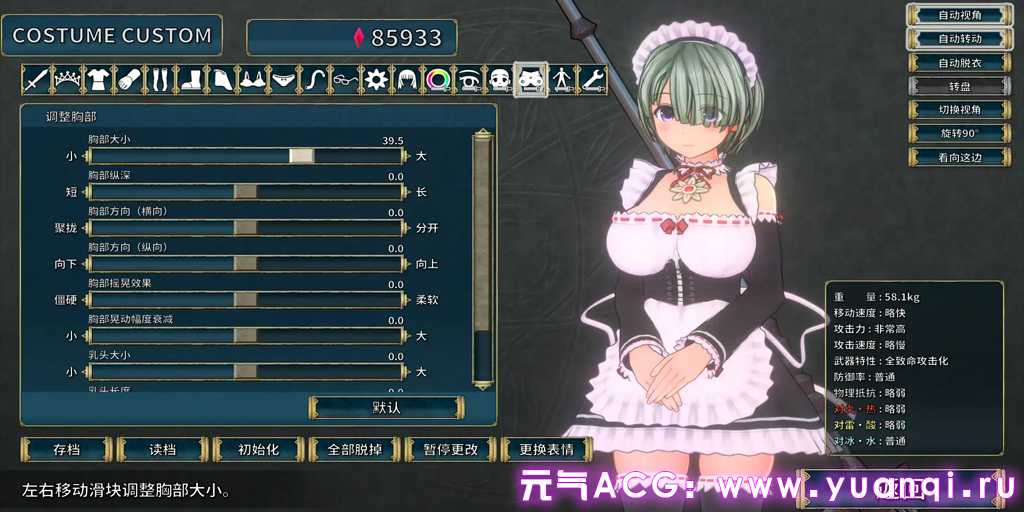
Task: Reset using the 初始化 button
Action: coord(258,449)
